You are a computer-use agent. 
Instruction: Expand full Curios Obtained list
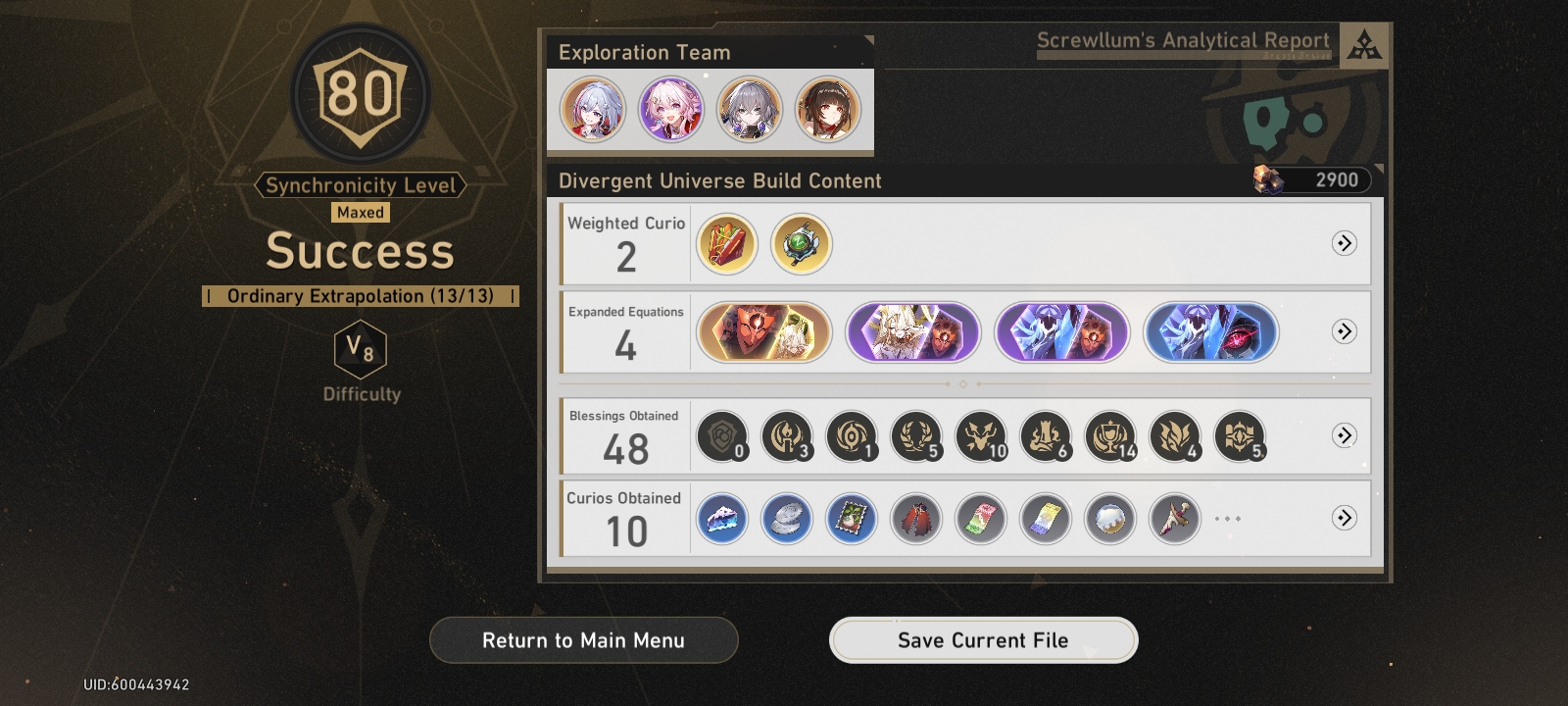(x=1346, y=518)
